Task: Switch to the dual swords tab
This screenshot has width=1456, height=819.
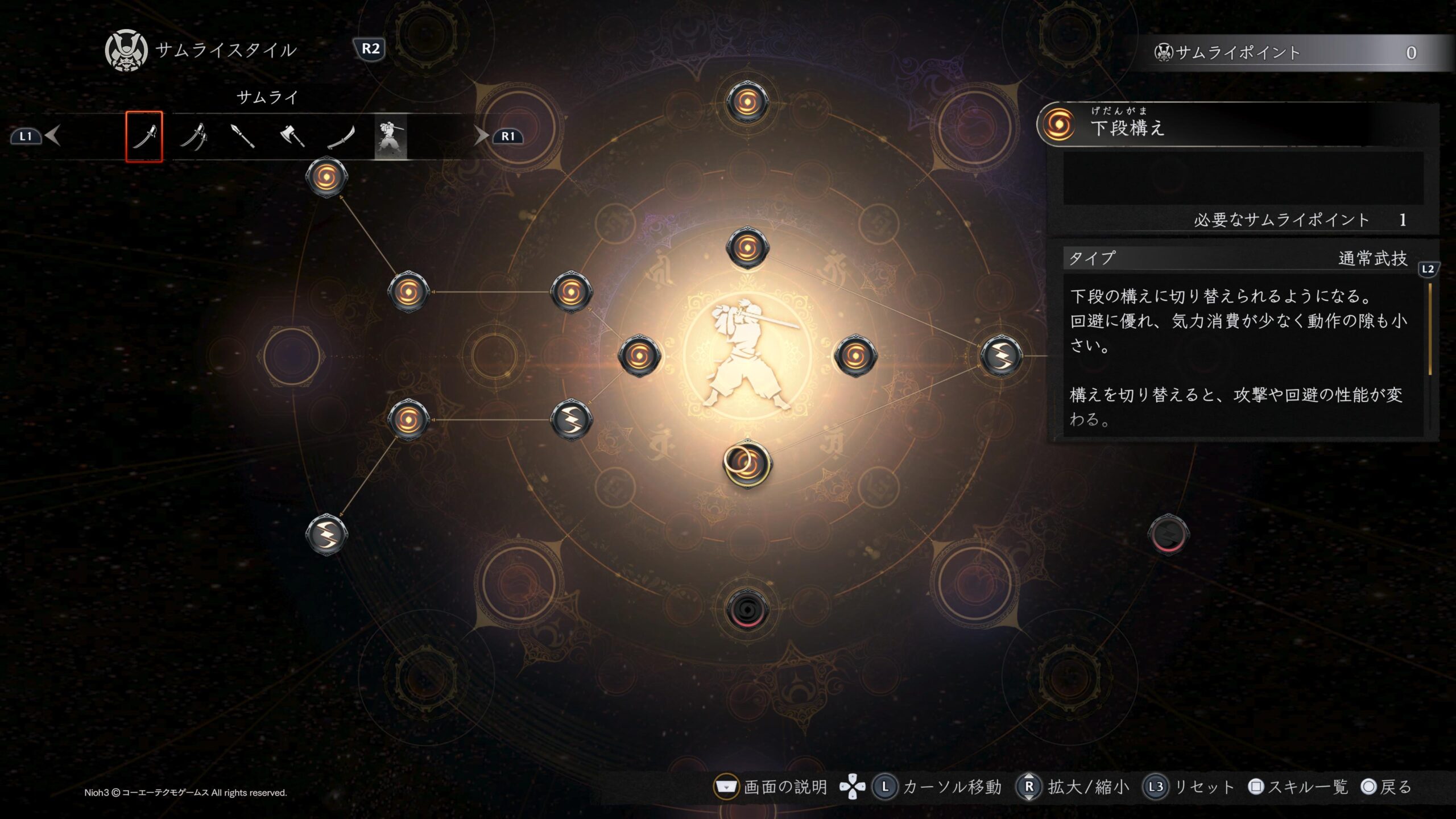Action: coord(193,136)
